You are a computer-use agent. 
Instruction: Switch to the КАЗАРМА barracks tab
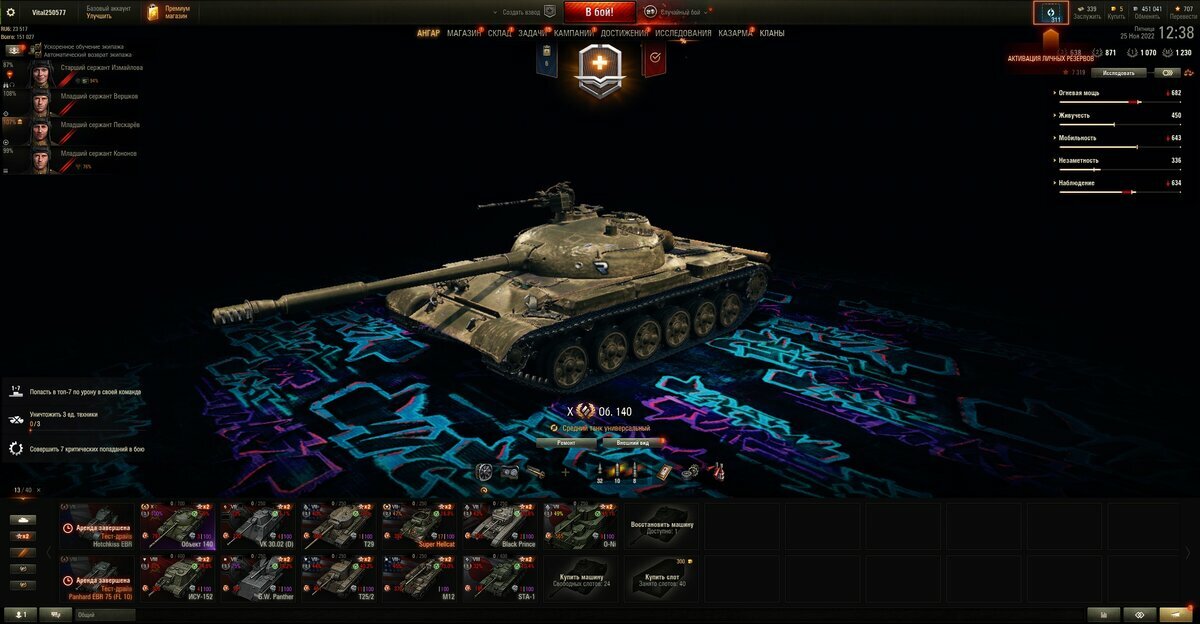736,33
